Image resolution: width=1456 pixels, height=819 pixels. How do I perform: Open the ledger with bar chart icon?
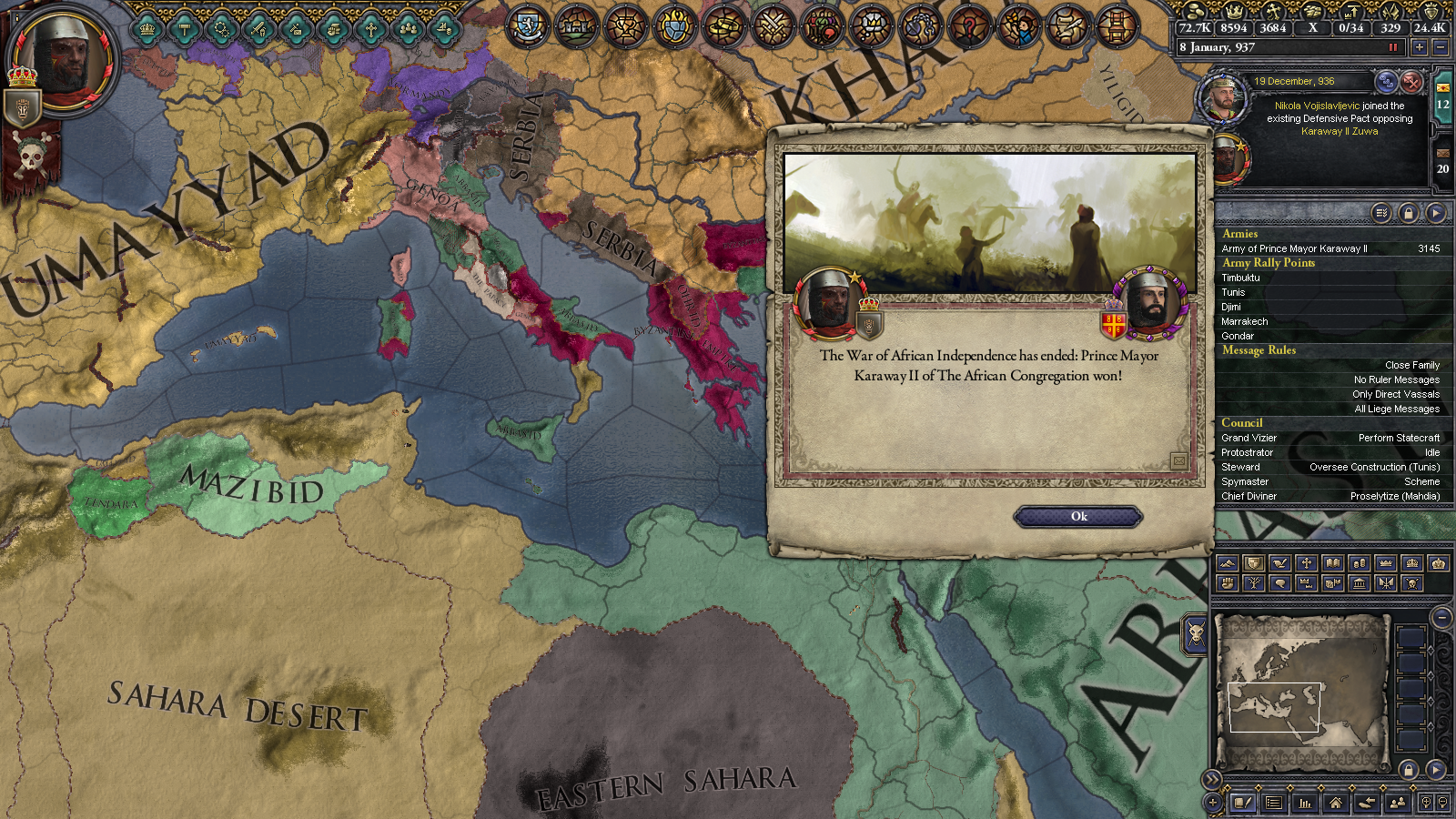click(1305, 803)
